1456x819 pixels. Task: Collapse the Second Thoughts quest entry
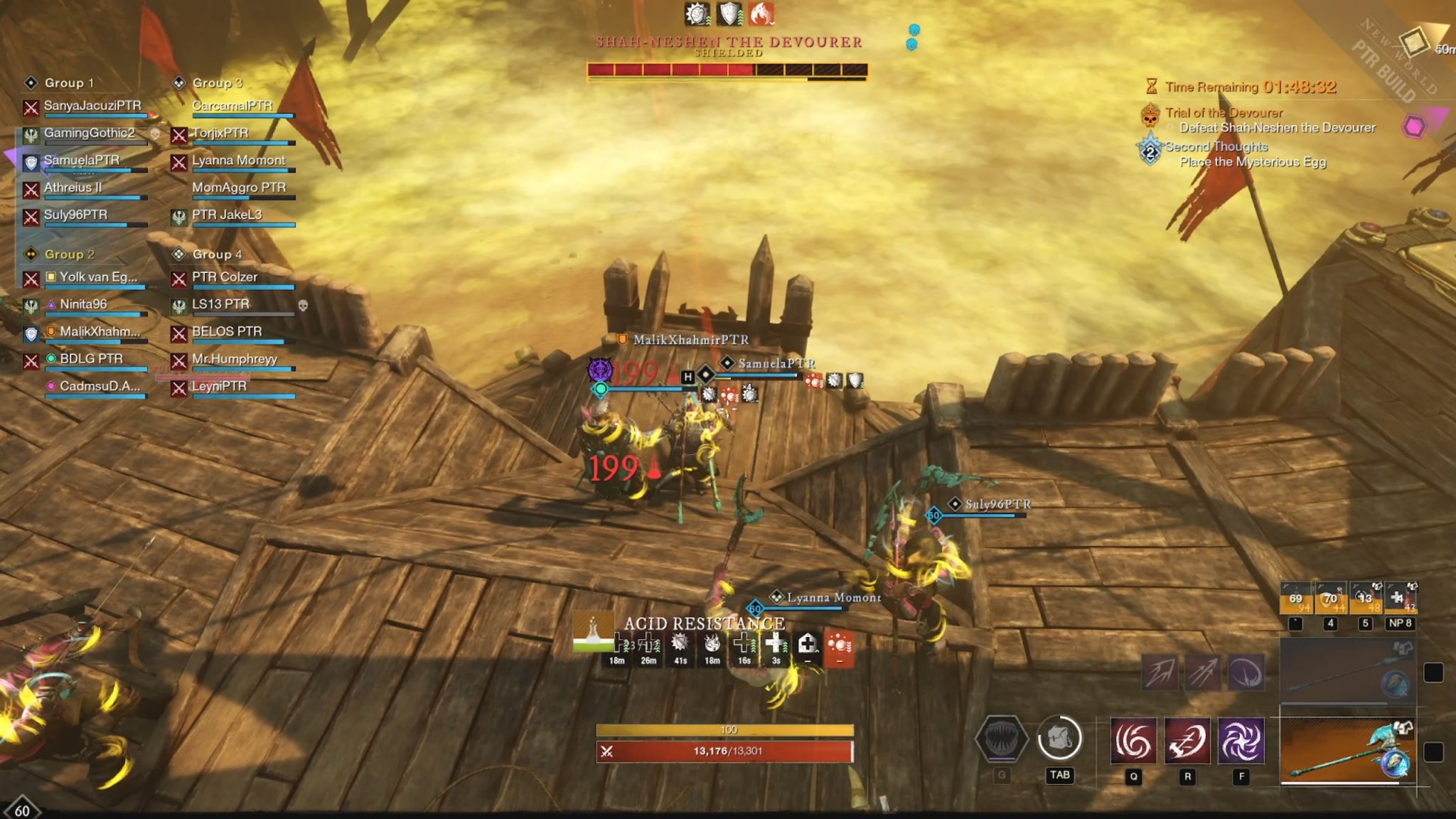[1216, 147]
